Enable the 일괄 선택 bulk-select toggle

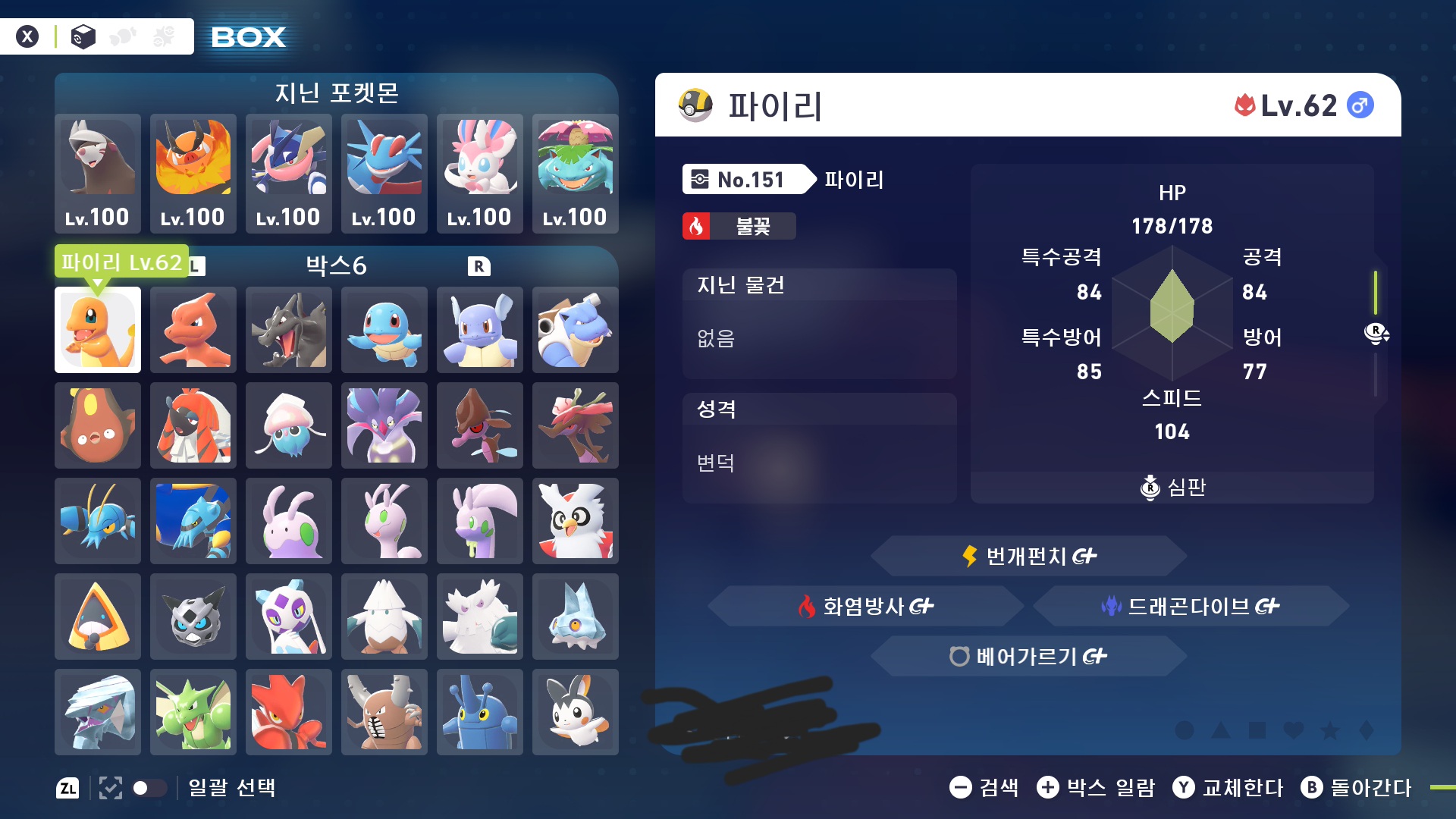[149, 788]
